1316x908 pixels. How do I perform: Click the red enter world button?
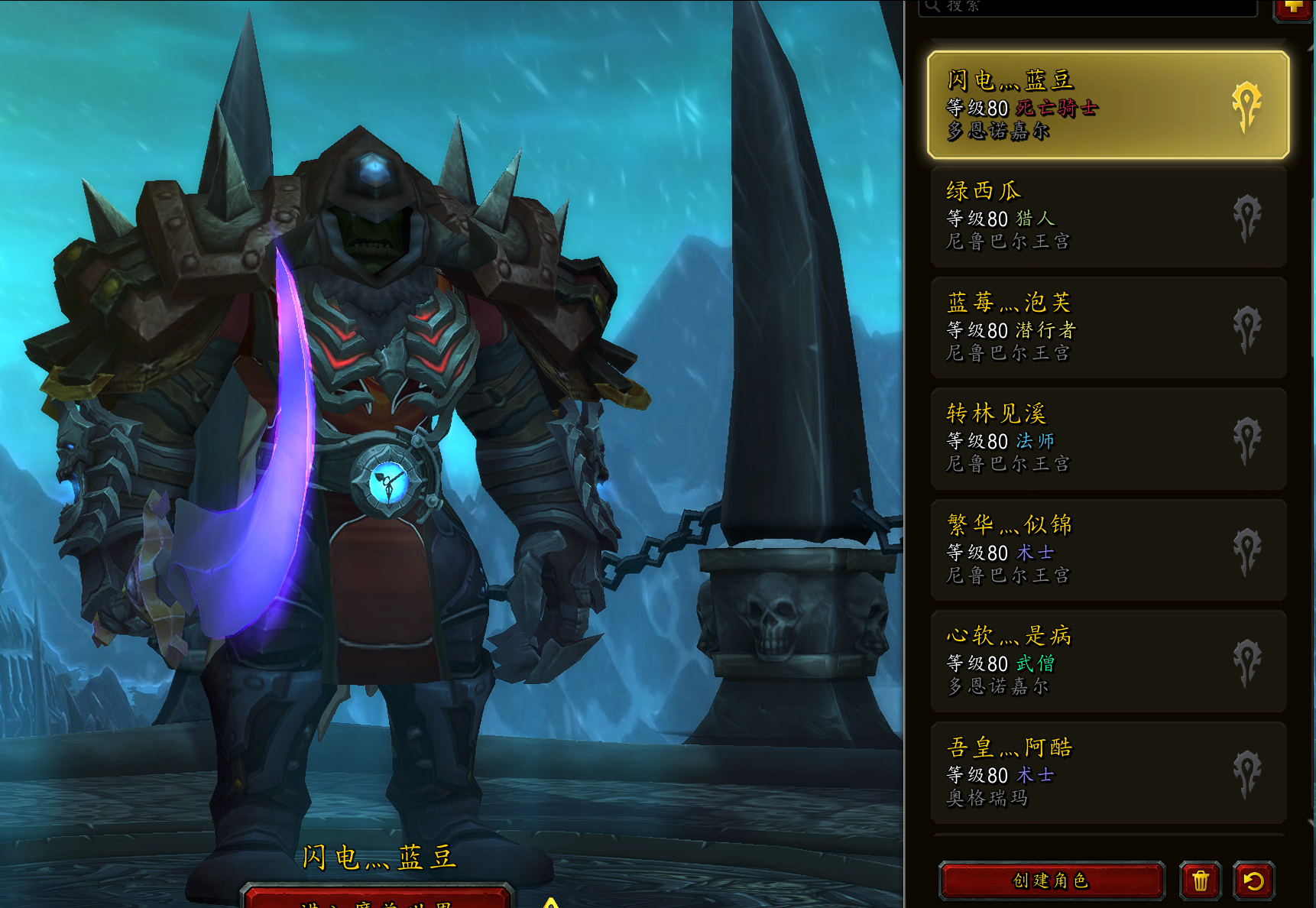tap(377, 899)
